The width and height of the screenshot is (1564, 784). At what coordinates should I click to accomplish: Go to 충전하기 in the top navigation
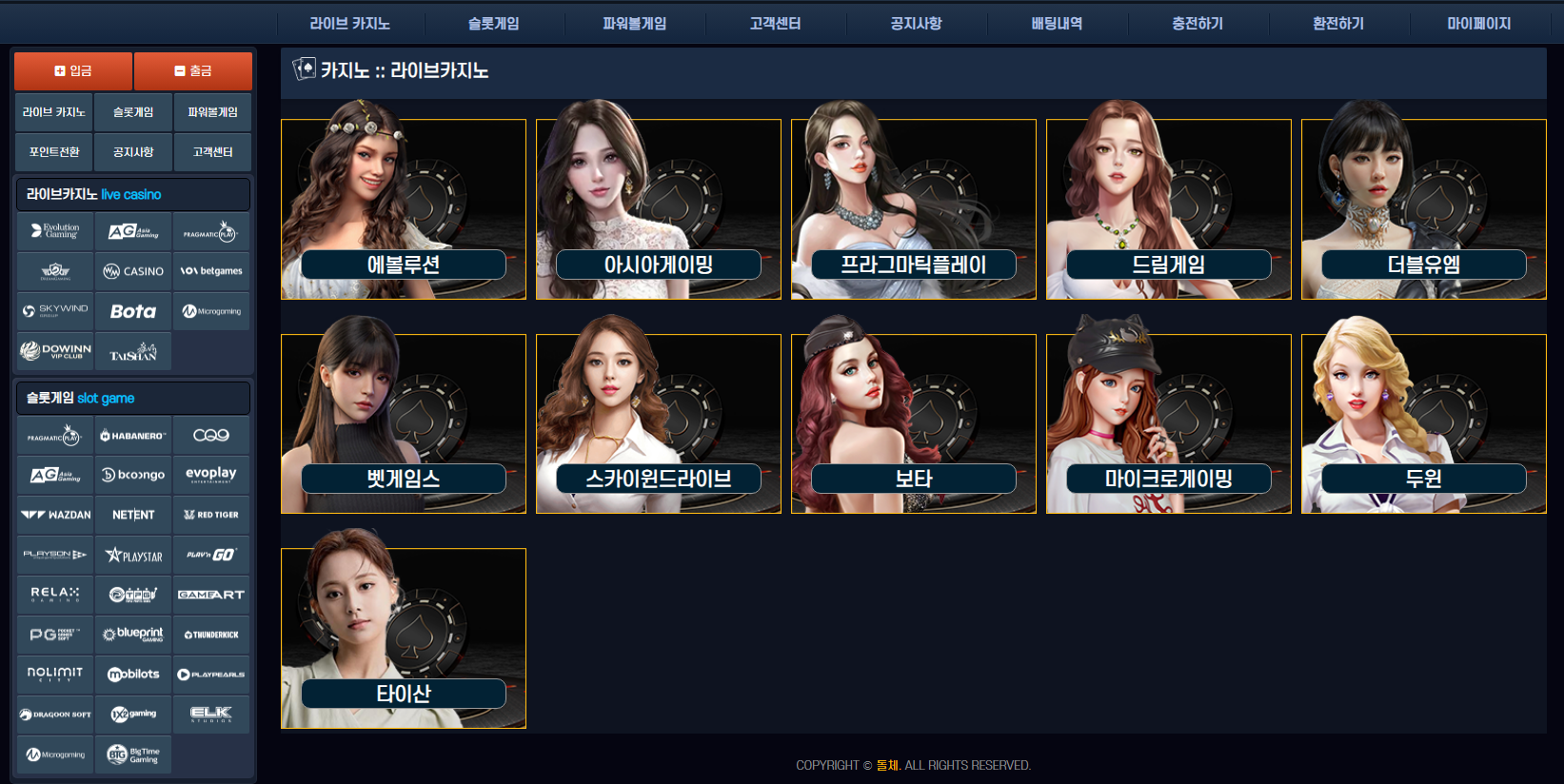pyautogui.click(x=1198, y=24)
